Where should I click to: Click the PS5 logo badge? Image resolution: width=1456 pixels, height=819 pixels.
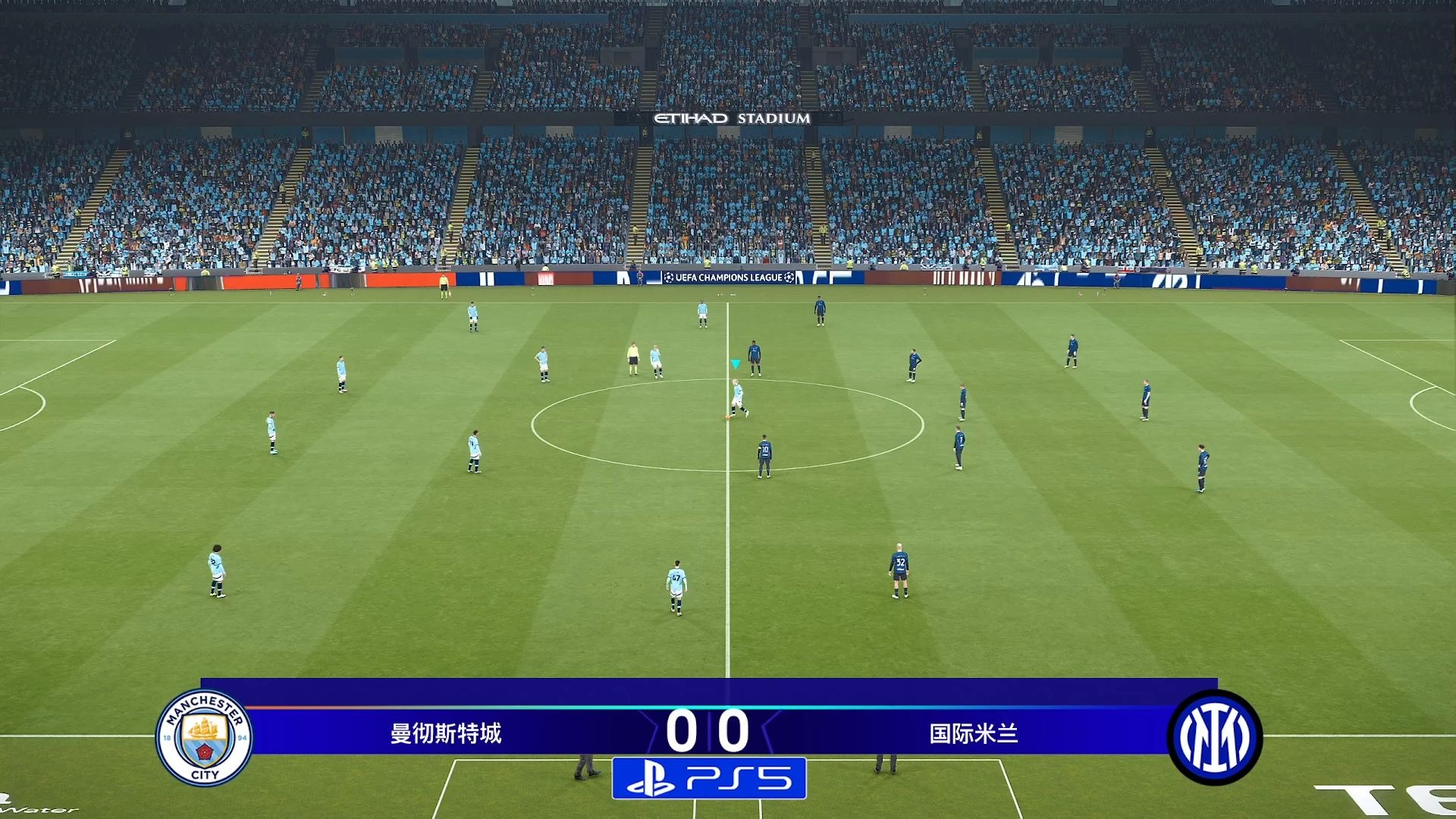pyautogui.click(x=709, y=778)
